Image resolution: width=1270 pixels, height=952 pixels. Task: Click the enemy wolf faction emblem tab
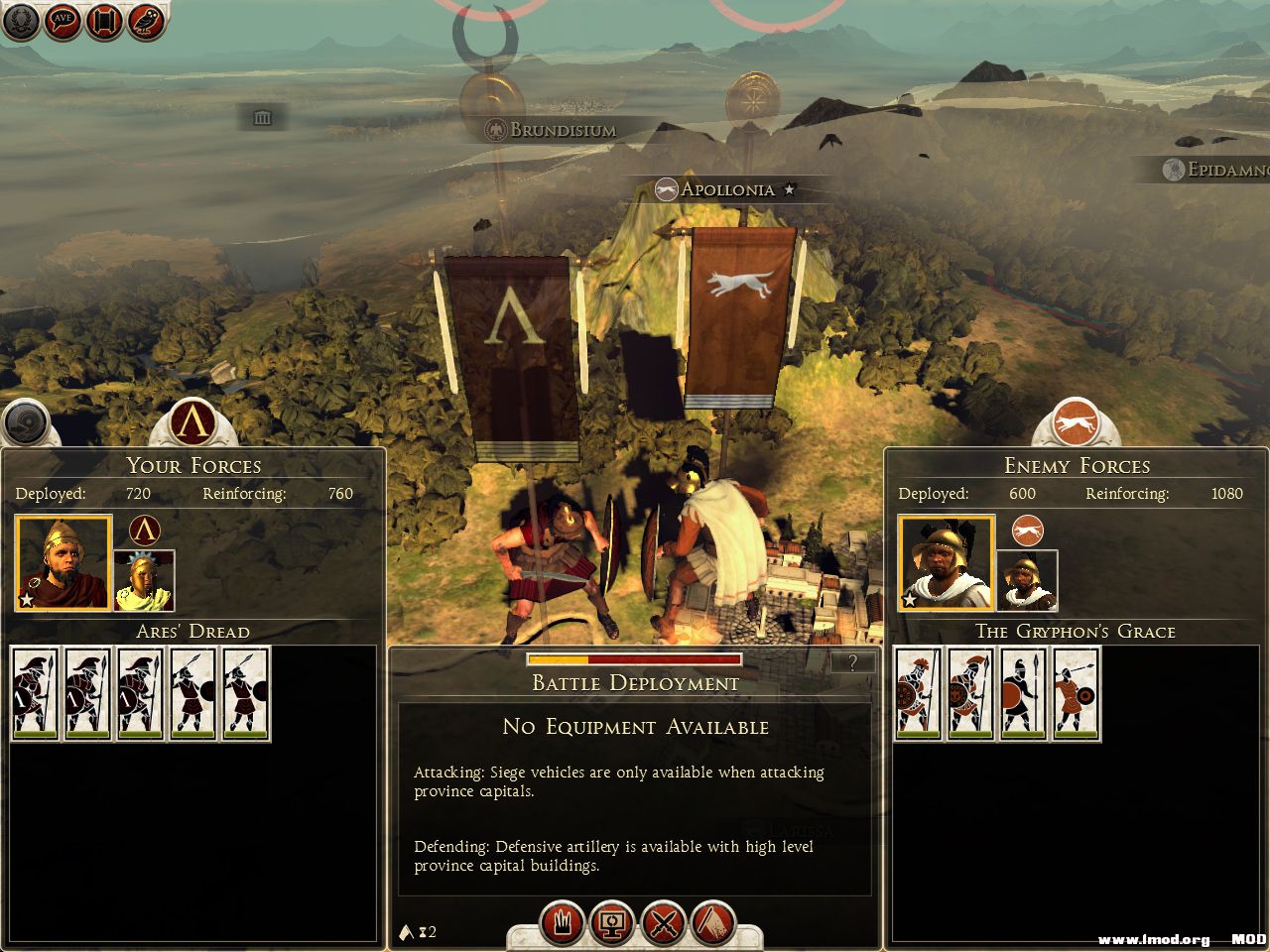pyautogui.click(x=1076, y=423)
